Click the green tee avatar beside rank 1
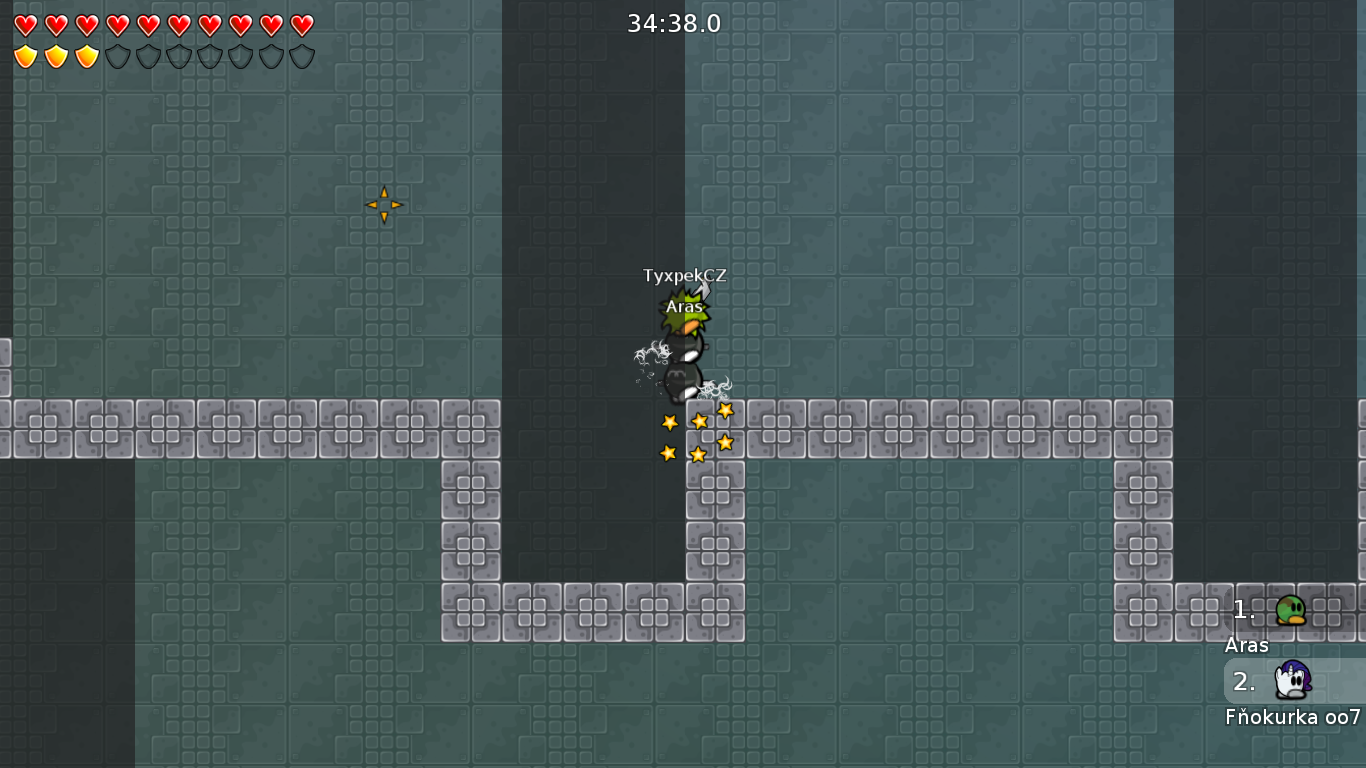This screenshot has height=768, width=1366. click(1293, 611)
